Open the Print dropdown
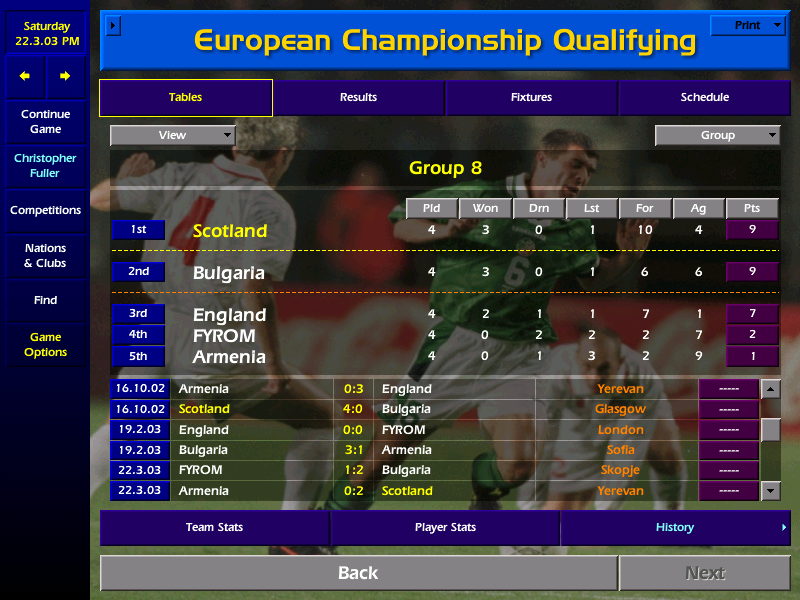 747,25
